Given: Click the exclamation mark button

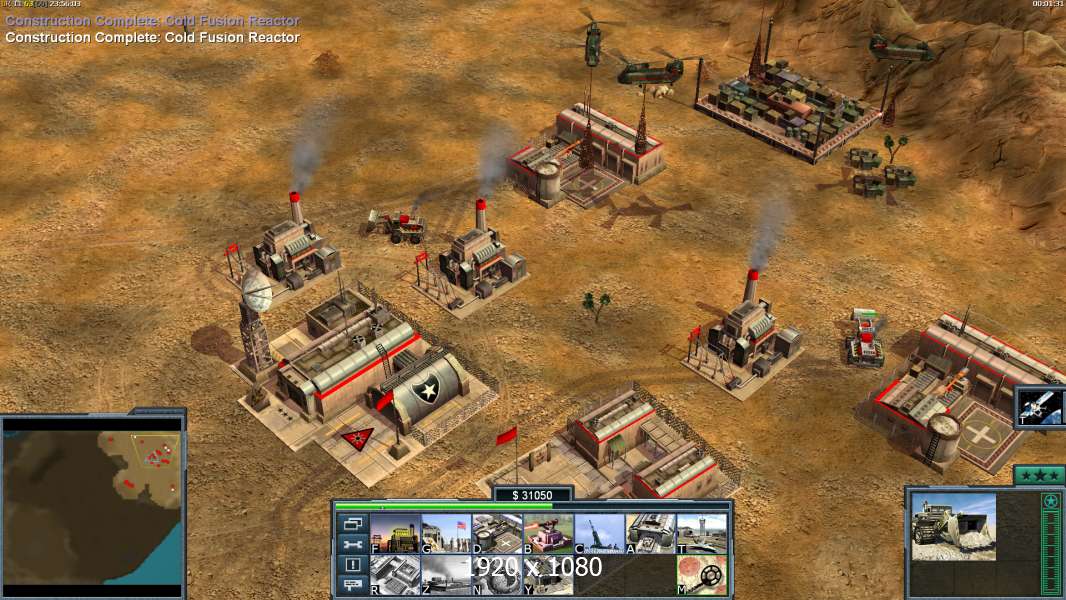Looking at the screenshot, I should (x=353, y=565).
